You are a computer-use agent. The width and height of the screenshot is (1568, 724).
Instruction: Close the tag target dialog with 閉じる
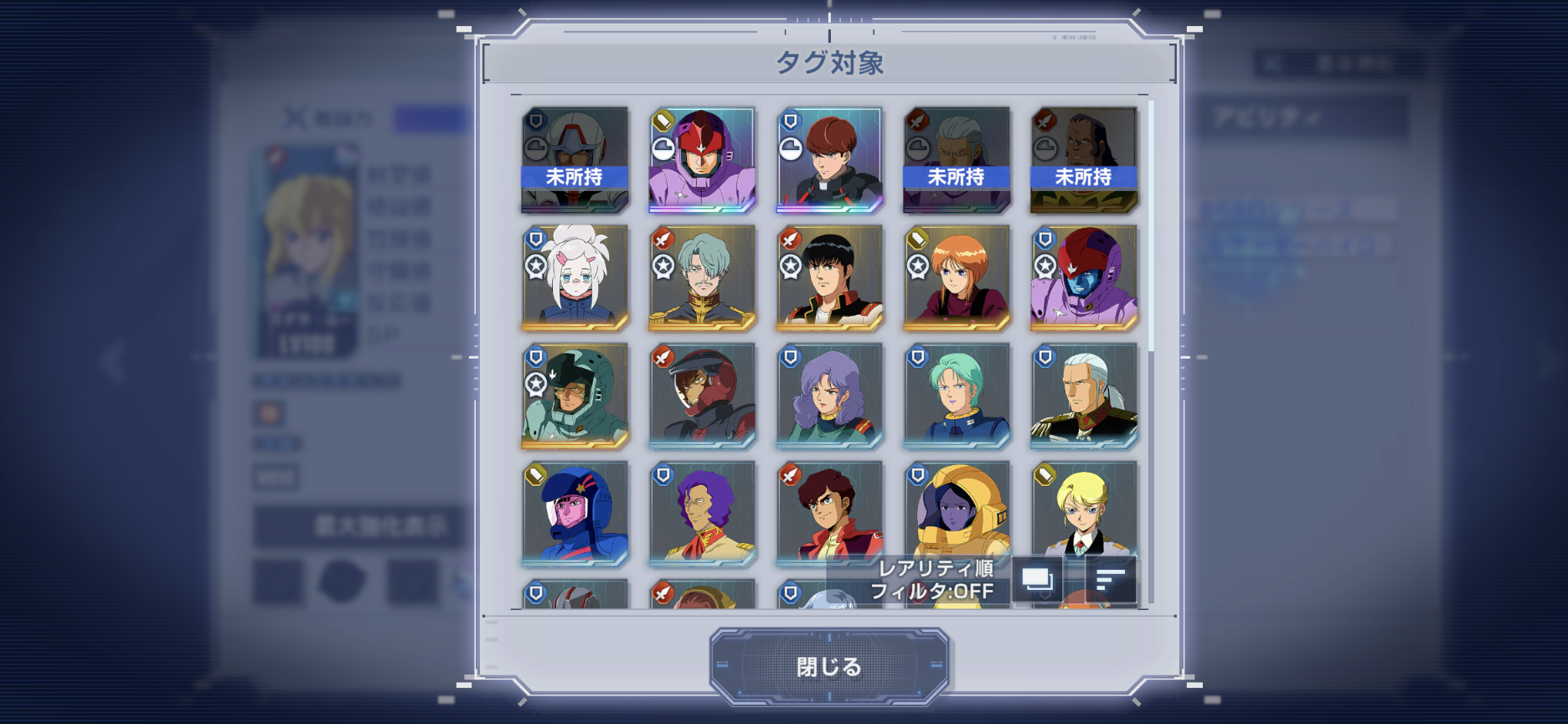(x=828, y=667)
